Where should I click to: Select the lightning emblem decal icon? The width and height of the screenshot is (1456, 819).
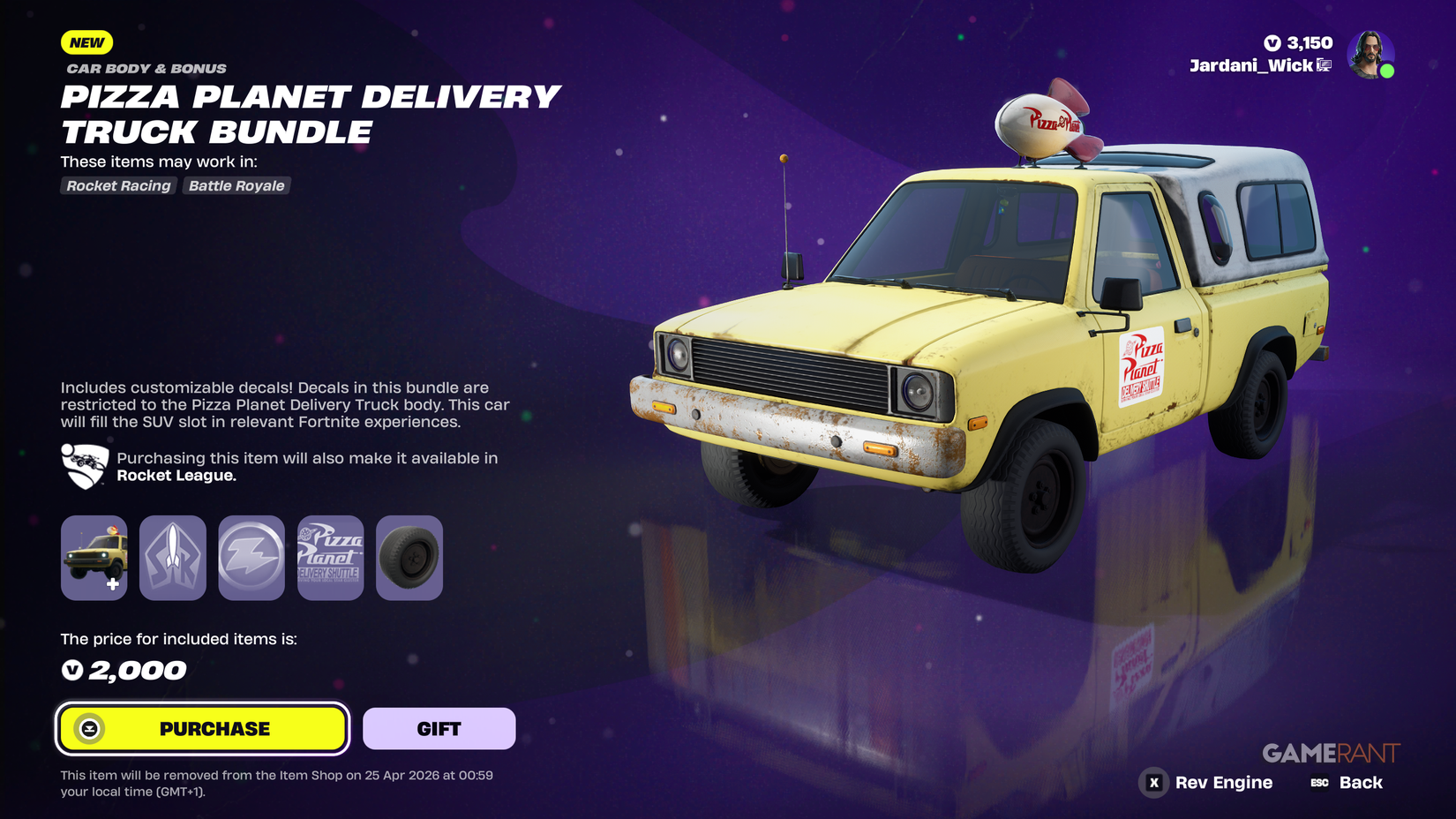(251, 558)
